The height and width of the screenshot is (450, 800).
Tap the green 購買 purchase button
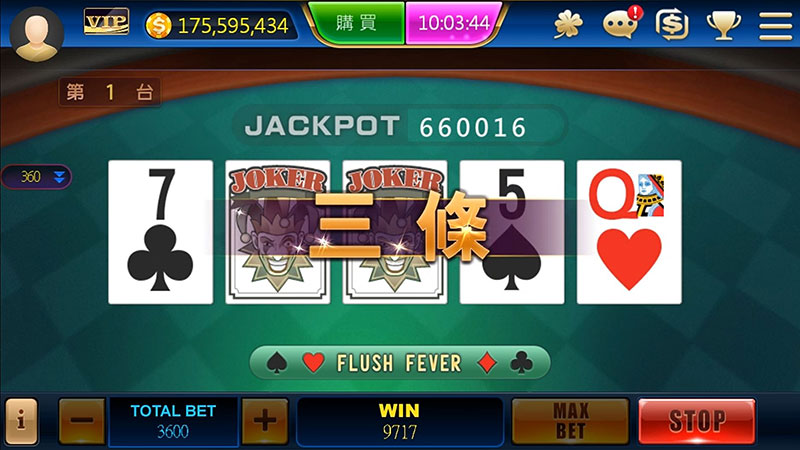click(356, 23)
